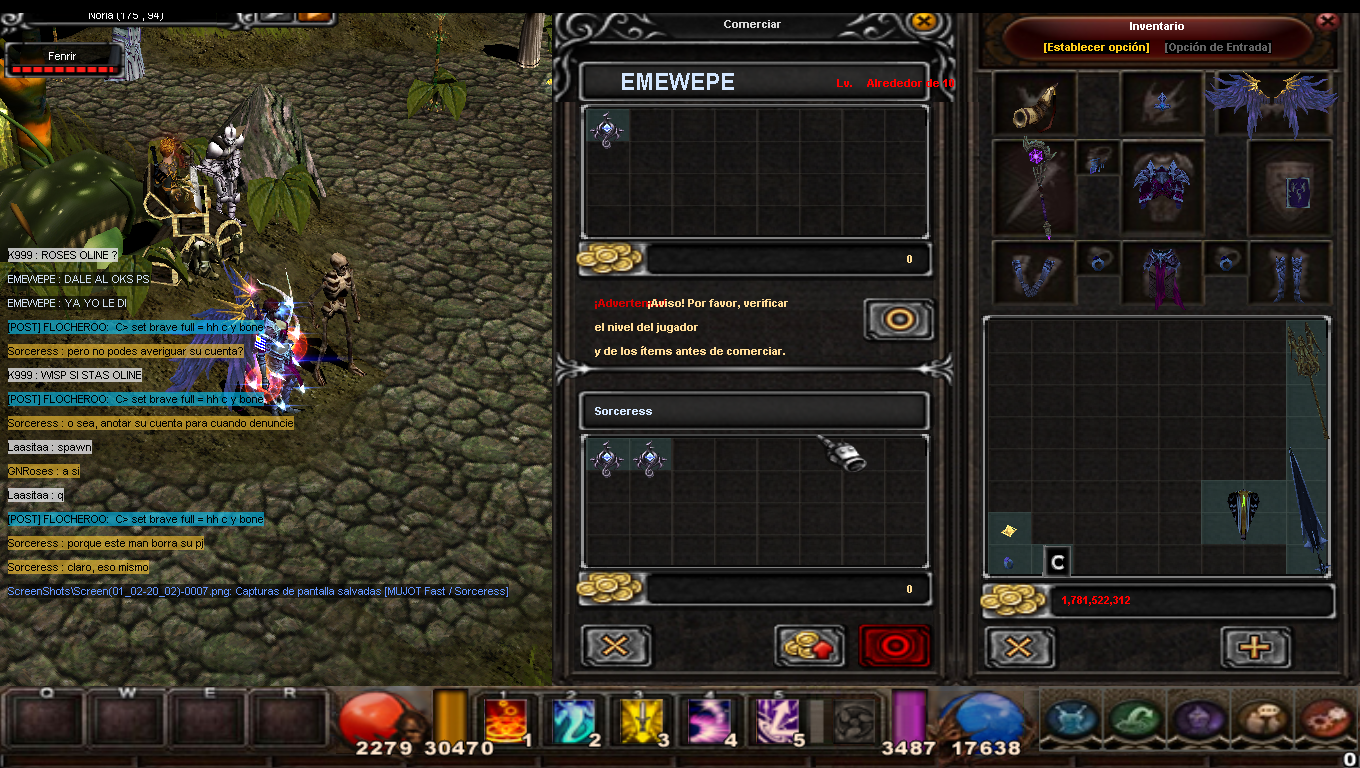Add zen to the trade offer

coord(809,646)
